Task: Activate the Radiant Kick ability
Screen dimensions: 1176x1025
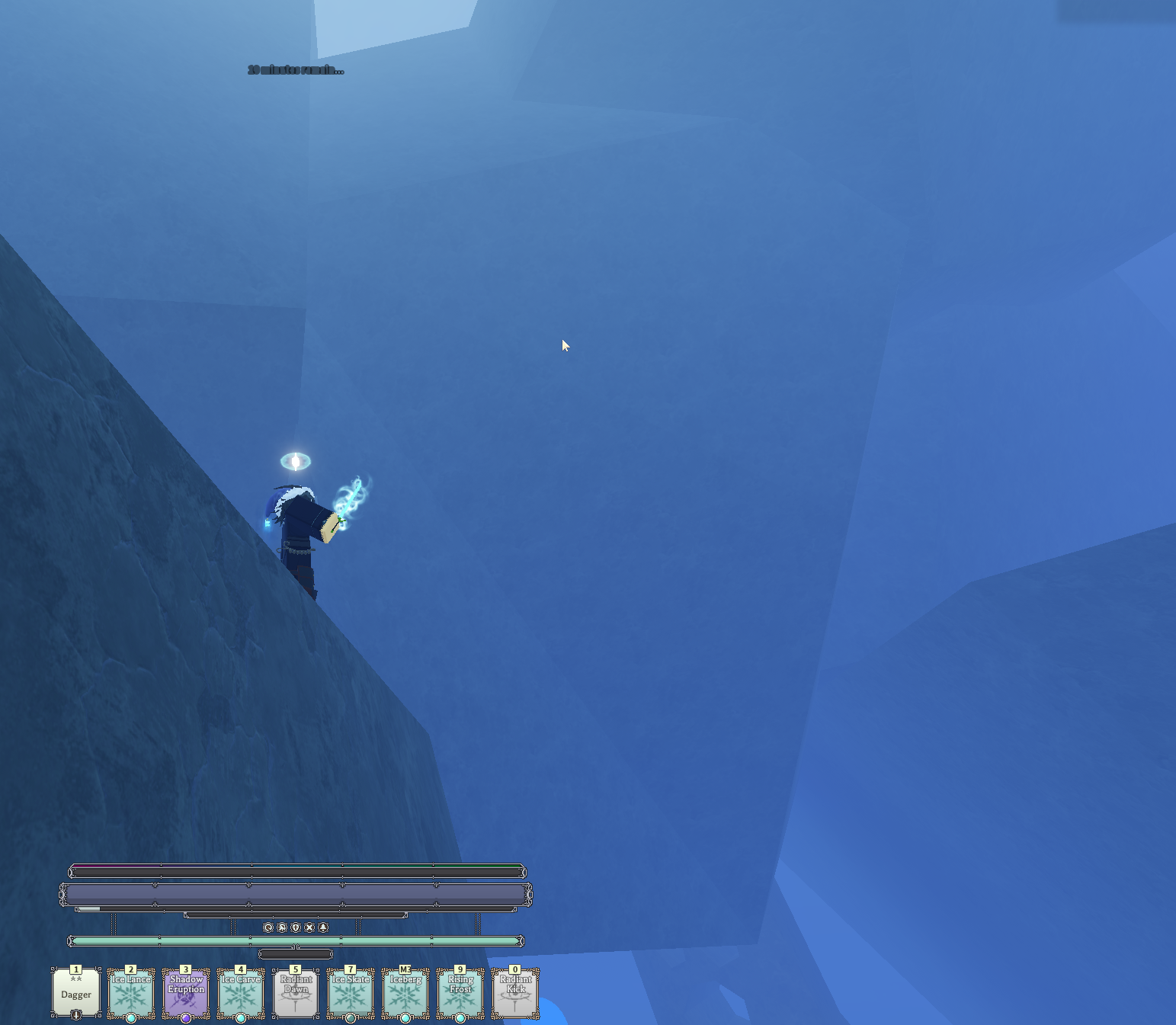Action: coord(515,993)
